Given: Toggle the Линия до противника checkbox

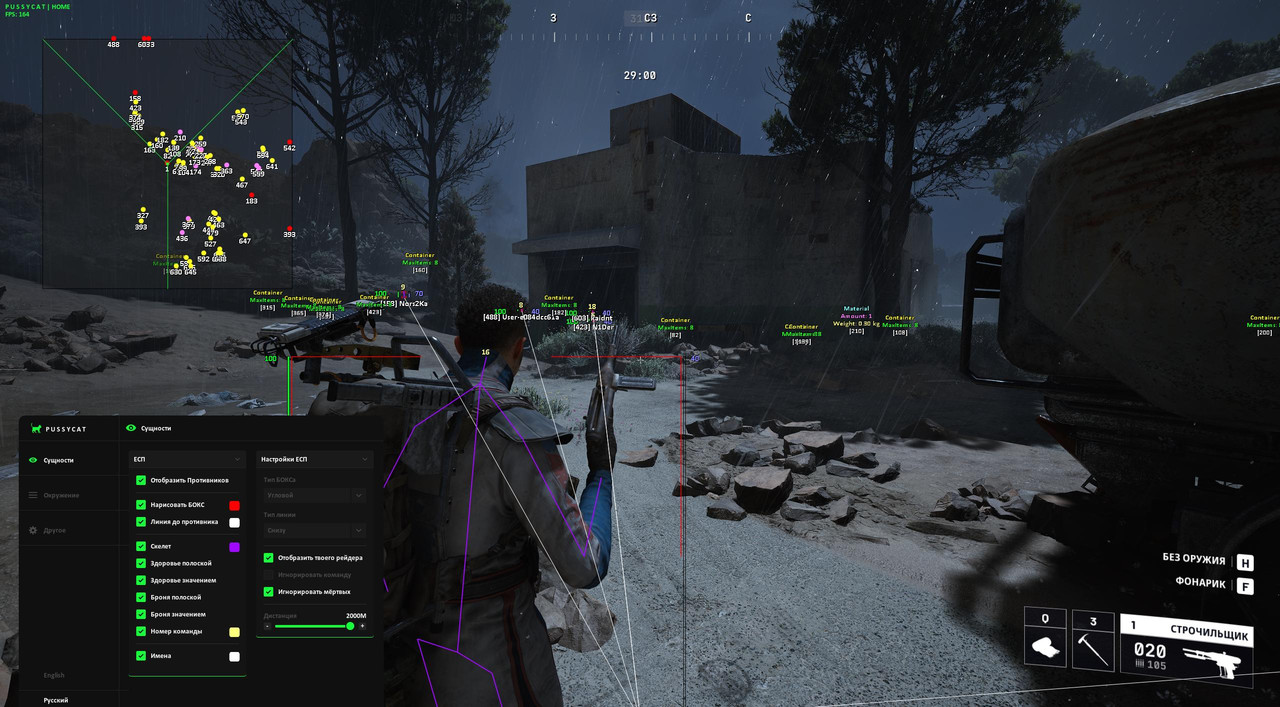Looking at the screenshot, I should [x=141, y=521].
